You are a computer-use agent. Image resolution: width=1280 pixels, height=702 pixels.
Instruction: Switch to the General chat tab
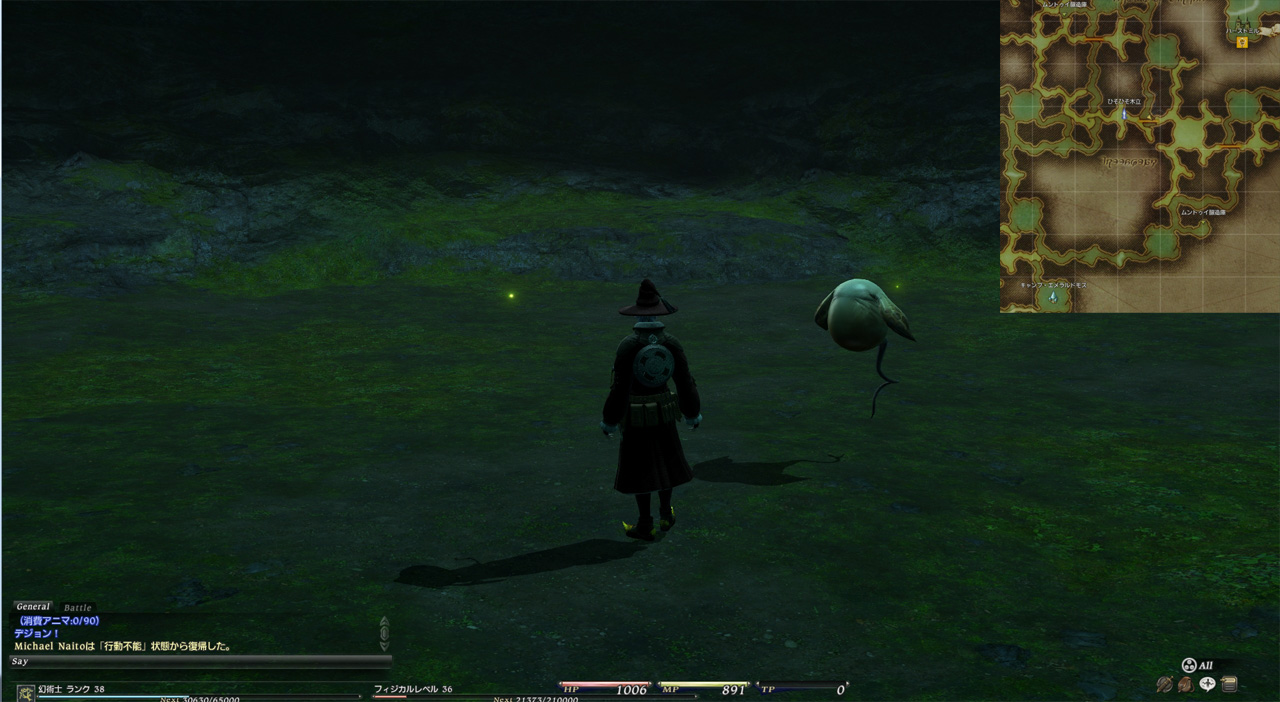pos(33,607)
